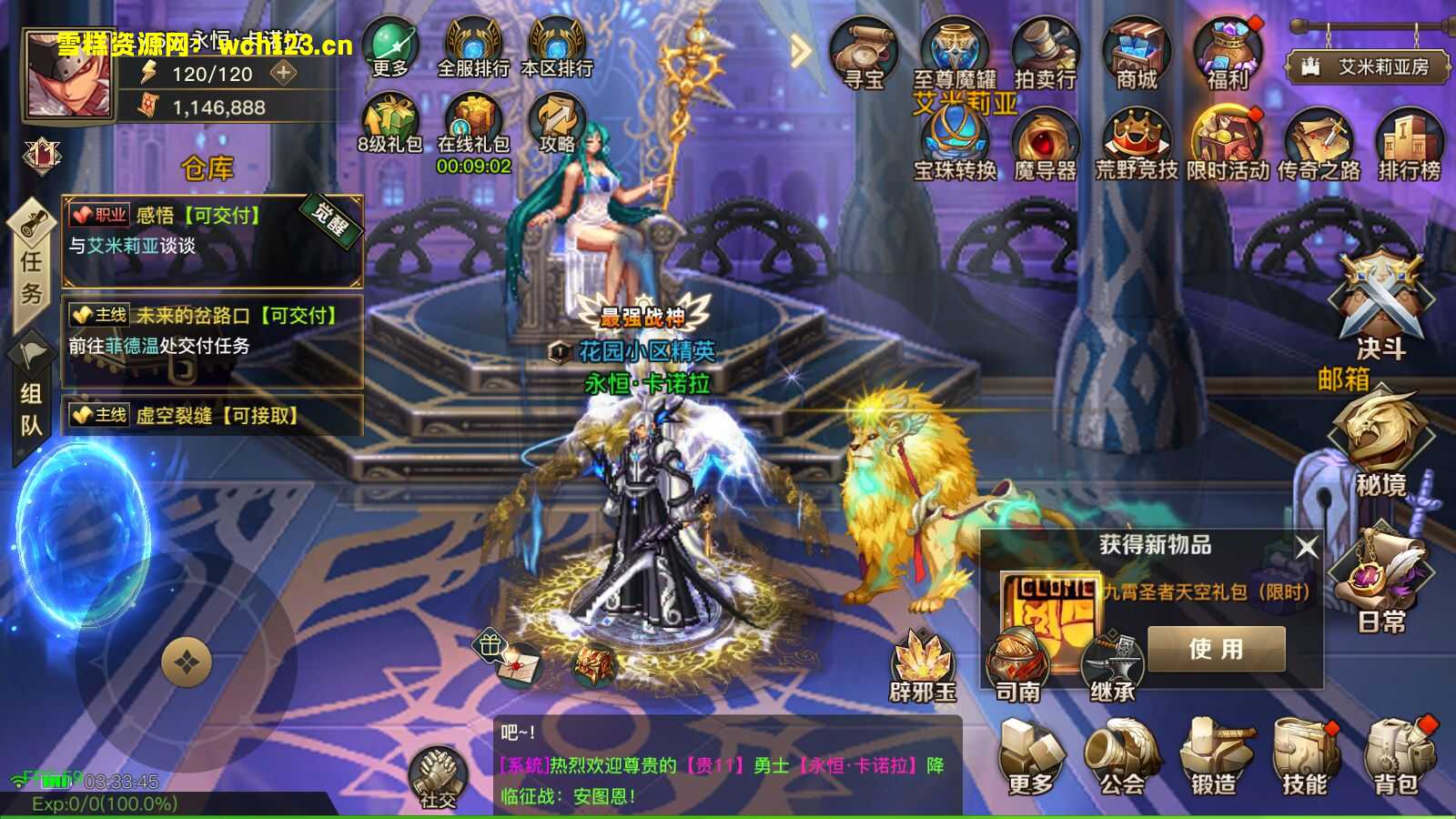This screenshot has height=819, width=1456.
Task: Open the 公会 guild menu
Action: coord(1123,757)
